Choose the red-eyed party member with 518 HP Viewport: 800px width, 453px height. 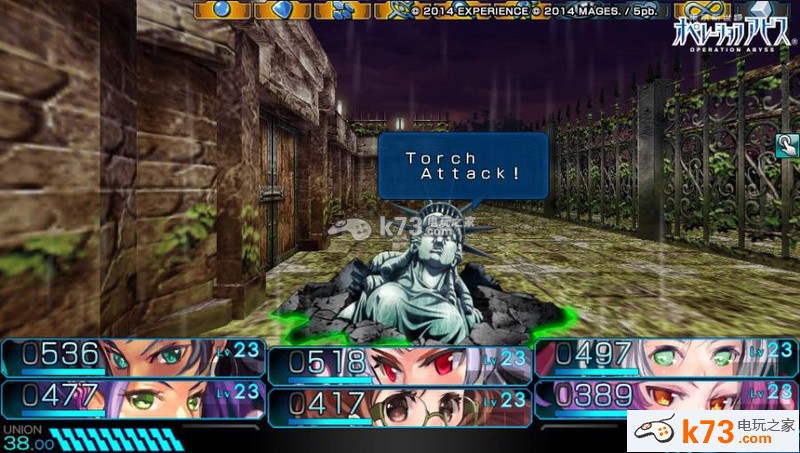(x=399, y=364)
